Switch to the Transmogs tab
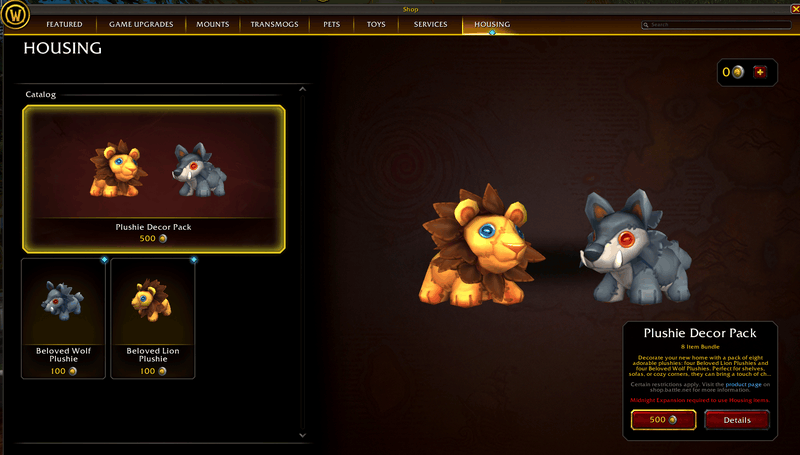800x455 pixels. point(273,24)
